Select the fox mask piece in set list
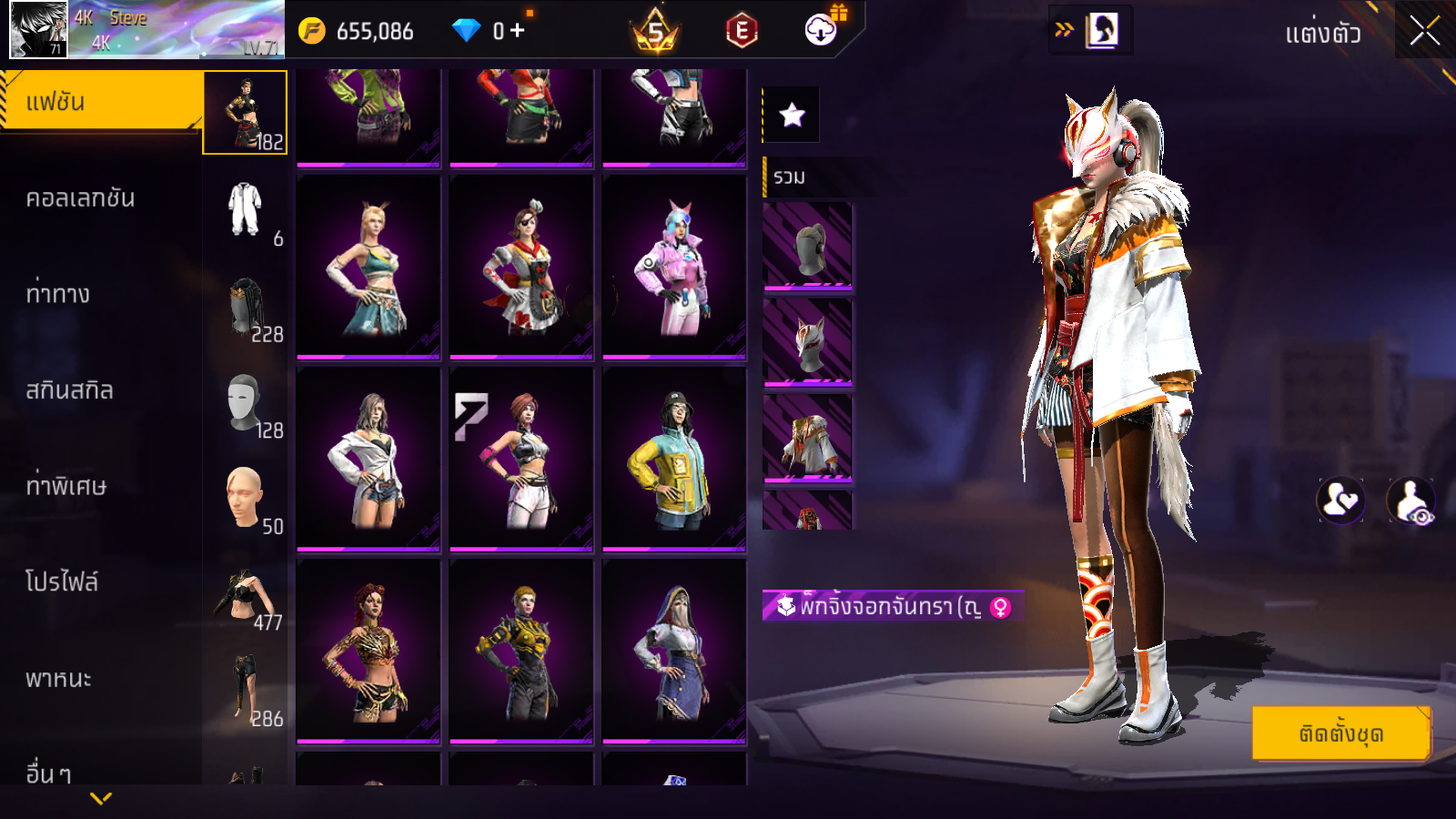The width and height of the screenshot is (1456, 819). click(807, 343)
